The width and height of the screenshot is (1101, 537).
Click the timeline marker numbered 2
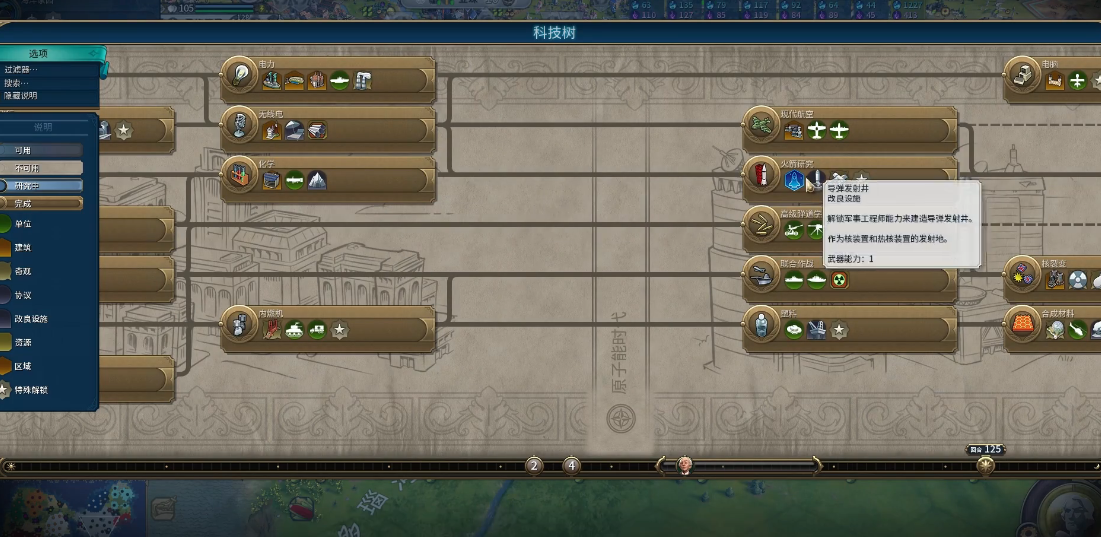(x=534, y=465)
